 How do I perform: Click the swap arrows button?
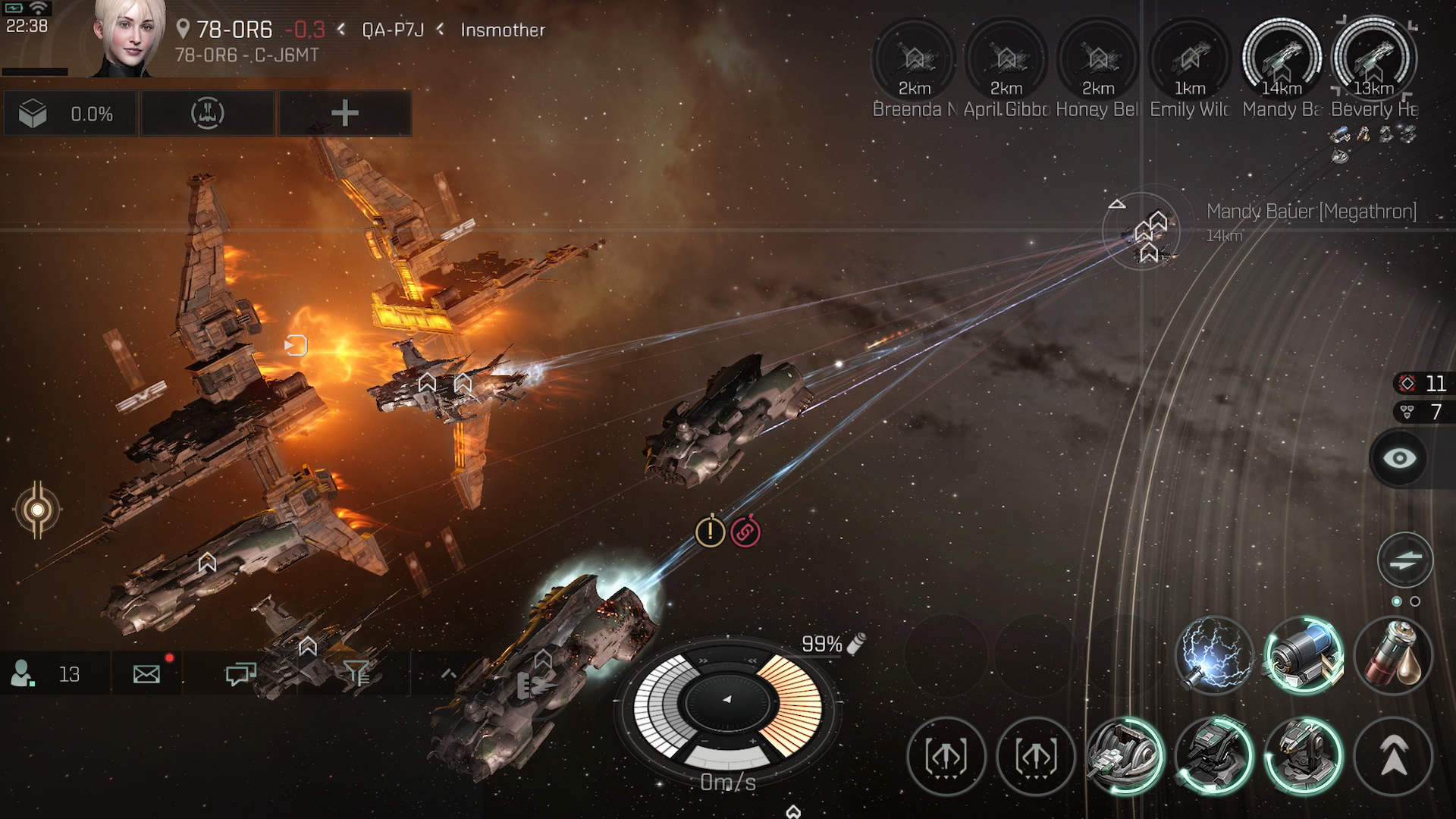1404,560
